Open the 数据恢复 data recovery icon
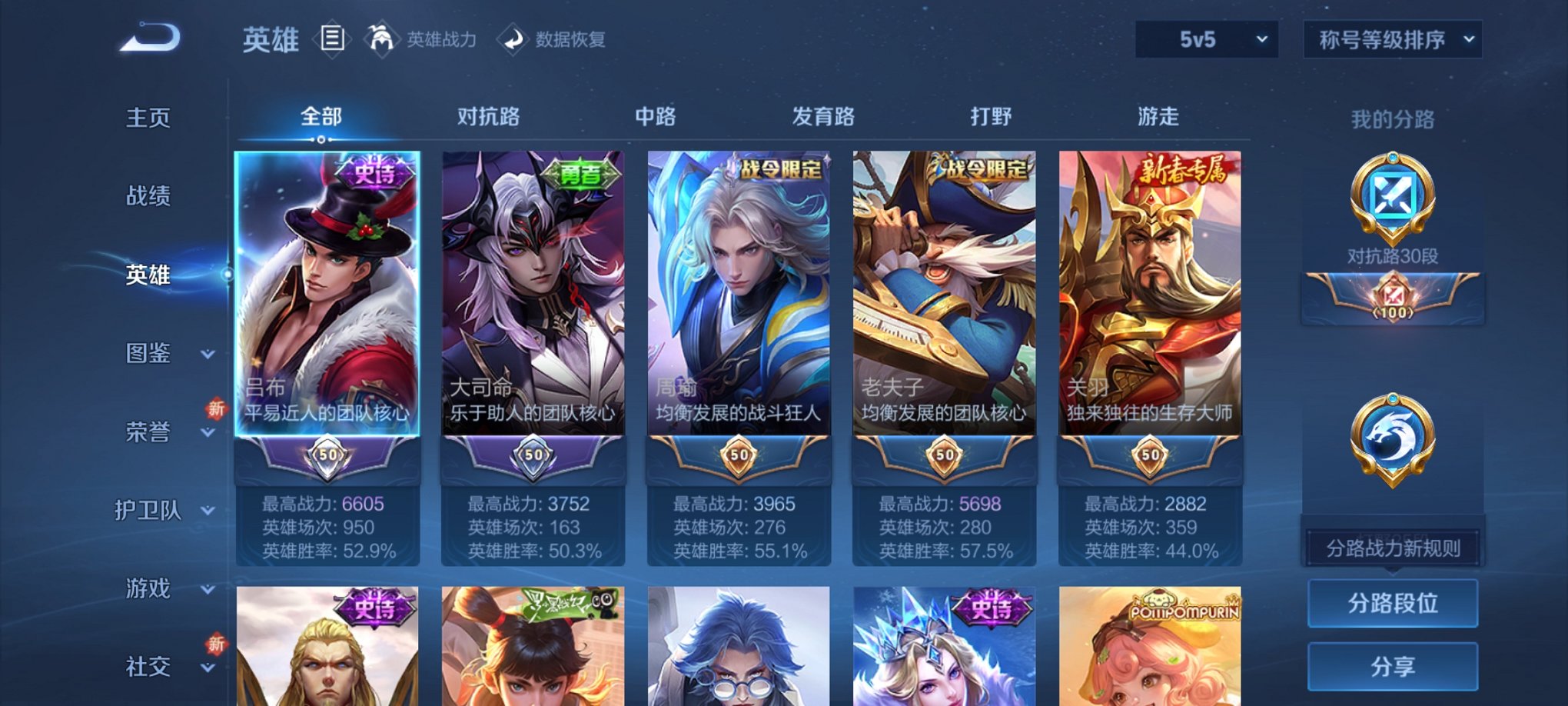Image resolution: width=1568 pixels, height=706 pixels. click(x=513, y=40)
